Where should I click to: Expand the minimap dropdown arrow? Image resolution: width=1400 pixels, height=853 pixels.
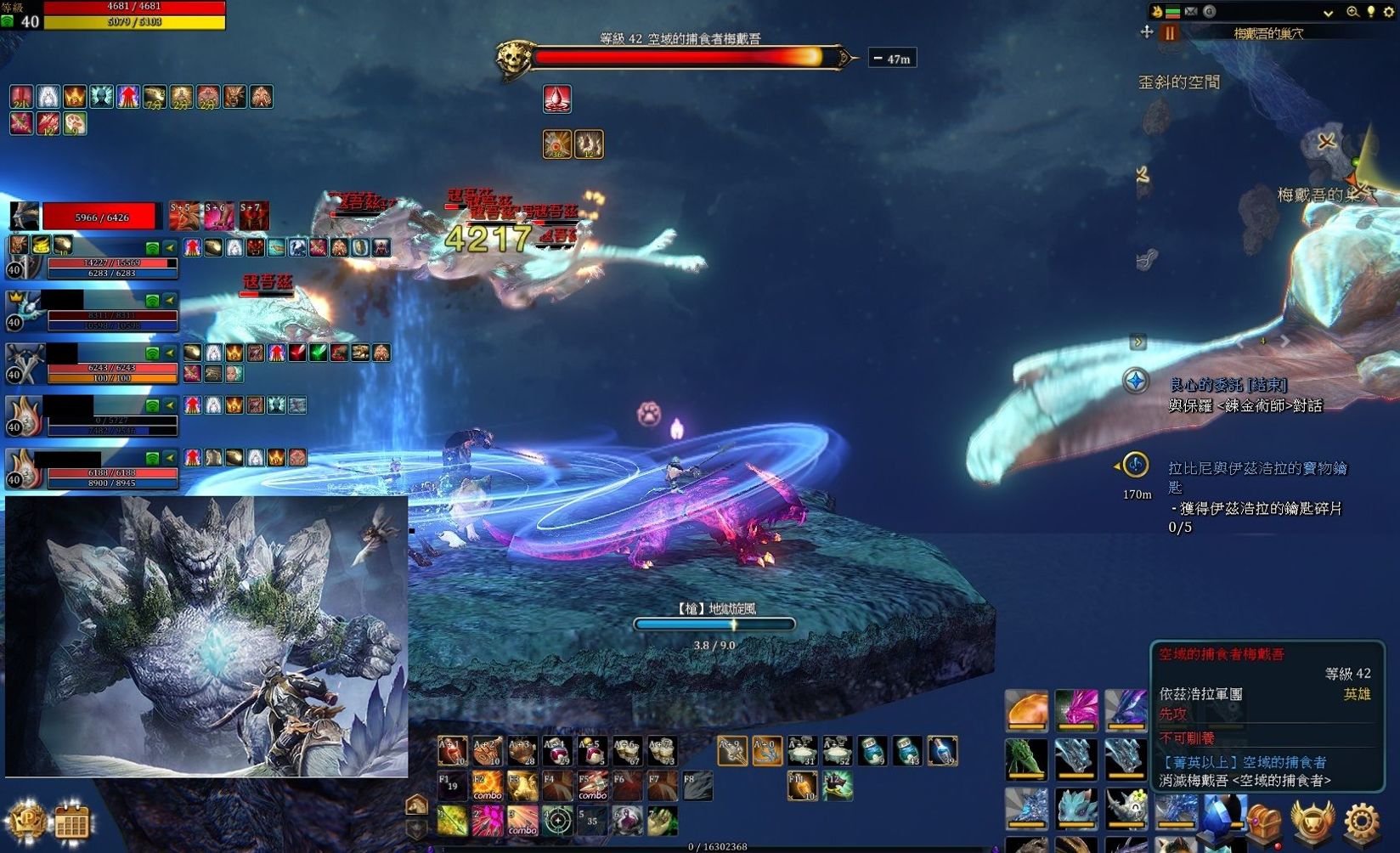click(x=1328, y=13)
